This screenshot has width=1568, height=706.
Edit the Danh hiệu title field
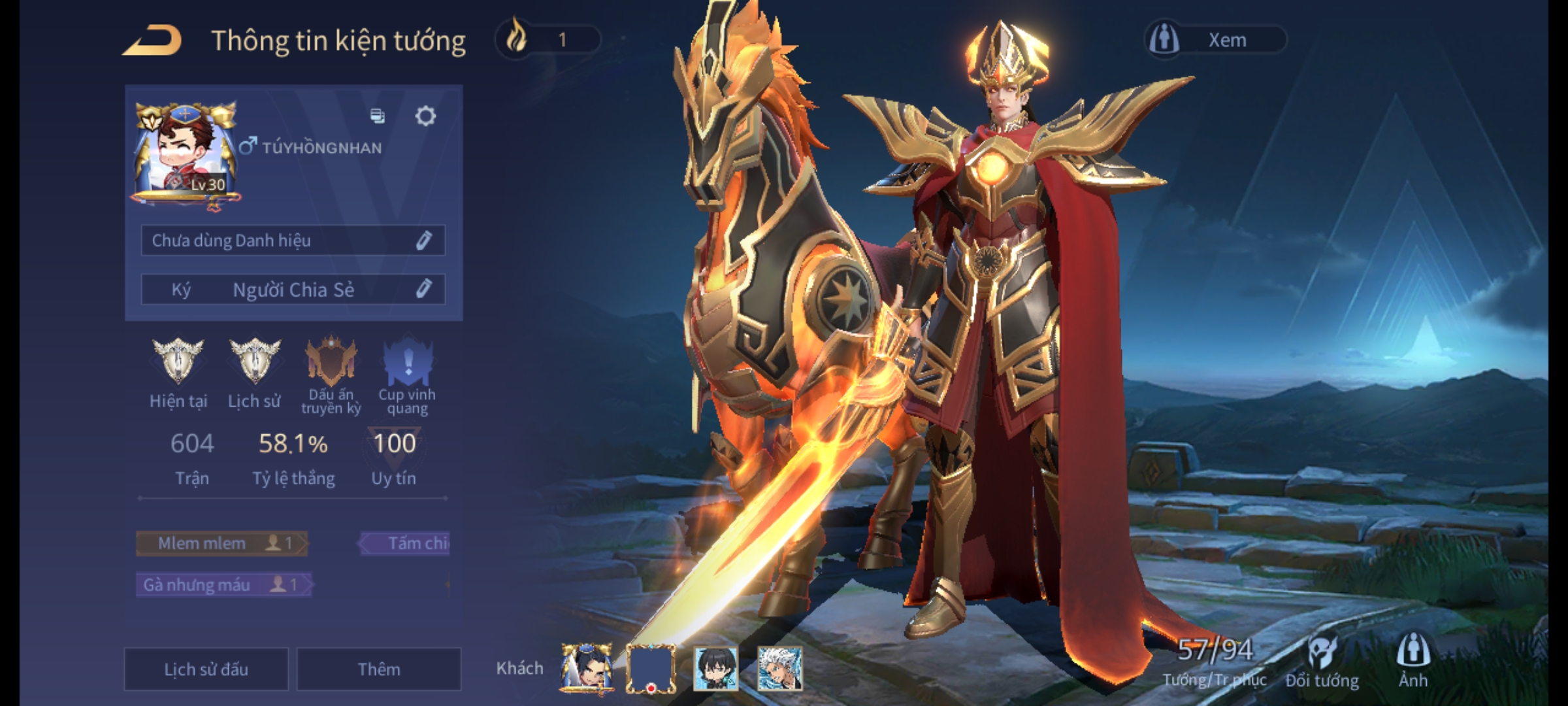423,241
